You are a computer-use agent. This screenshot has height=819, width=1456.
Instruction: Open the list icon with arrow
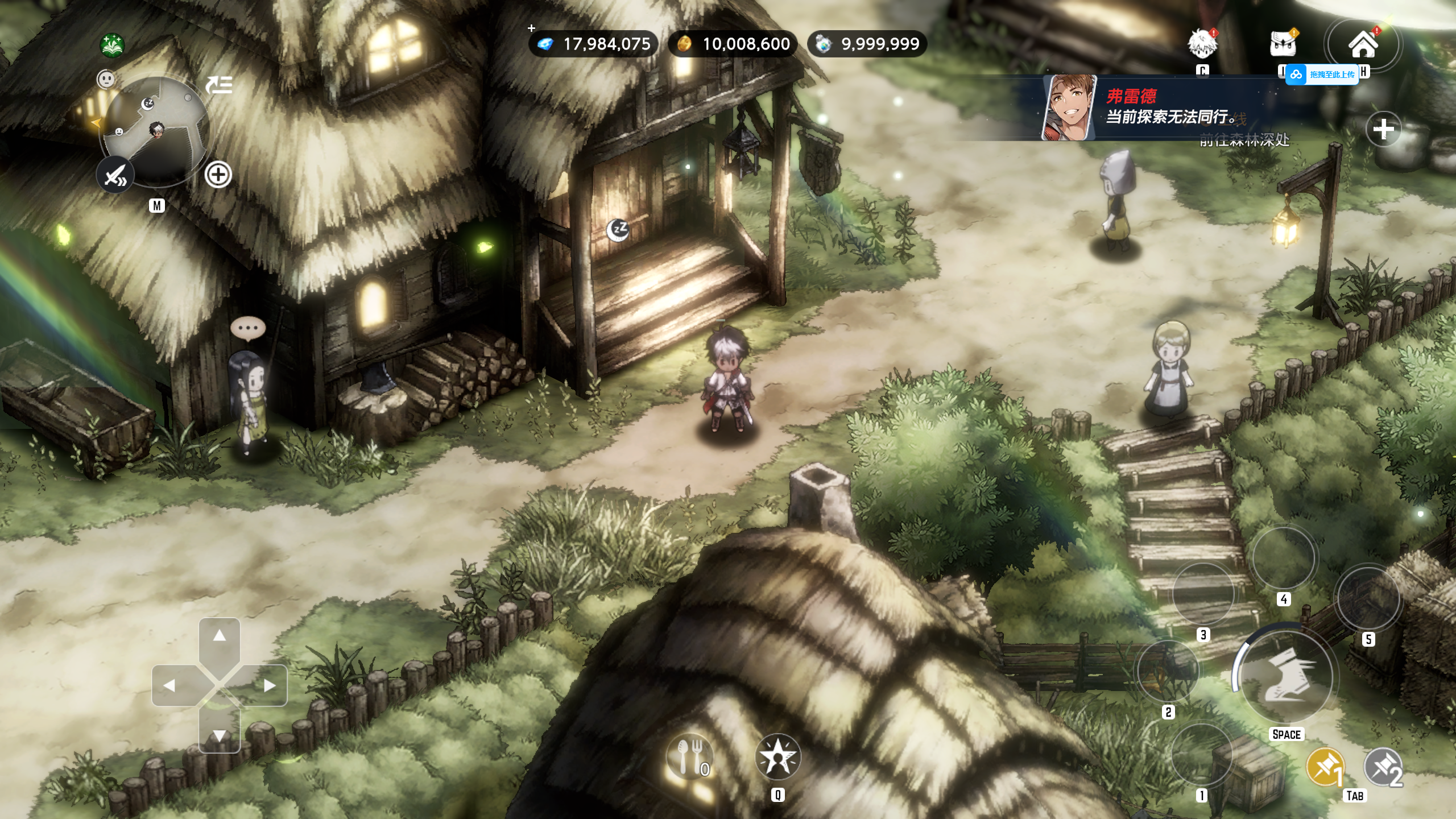219,86
